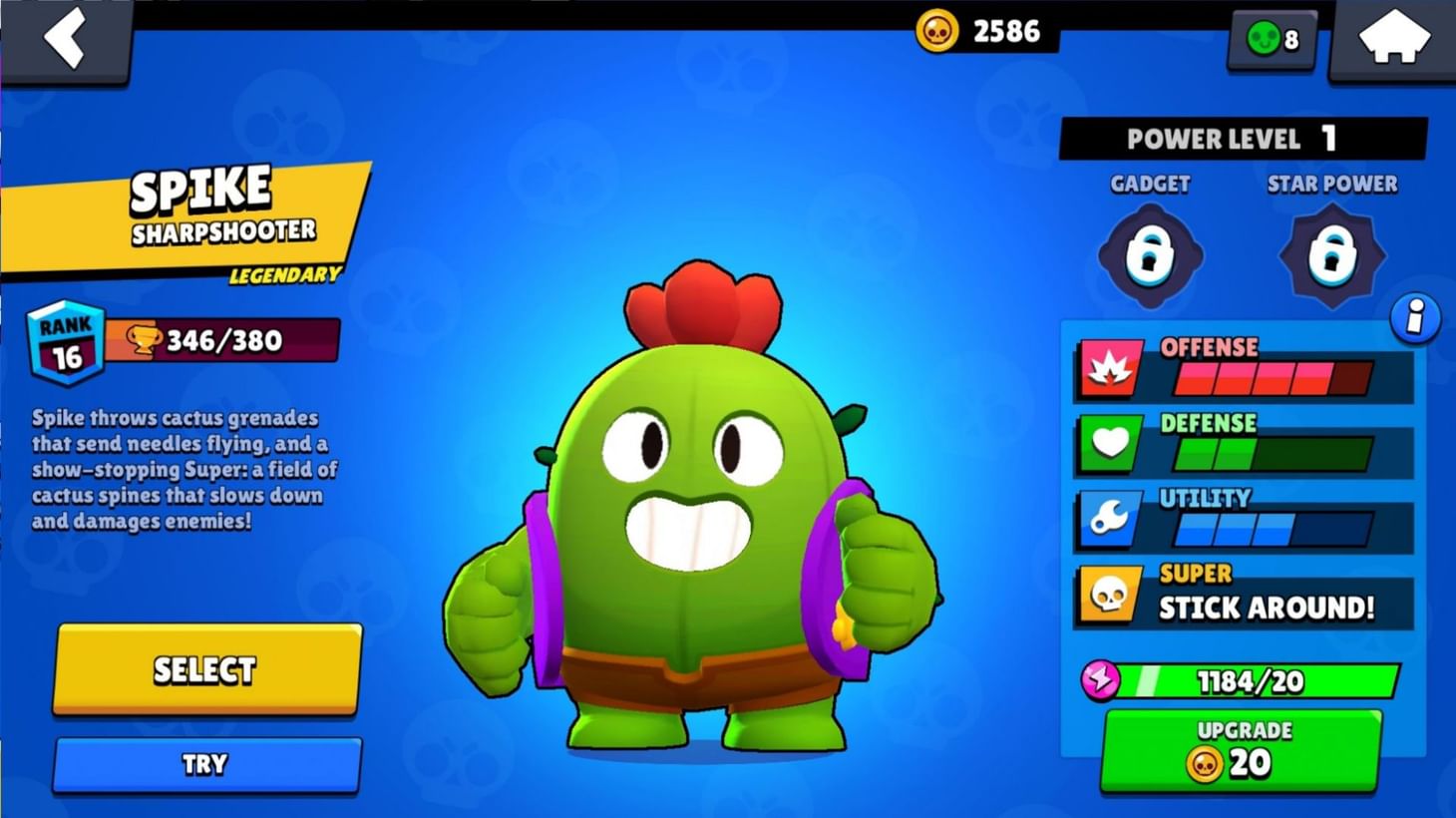The image size is (1456, 818).
Task: Click the gem counter icon
Action: pos(1263,40)
